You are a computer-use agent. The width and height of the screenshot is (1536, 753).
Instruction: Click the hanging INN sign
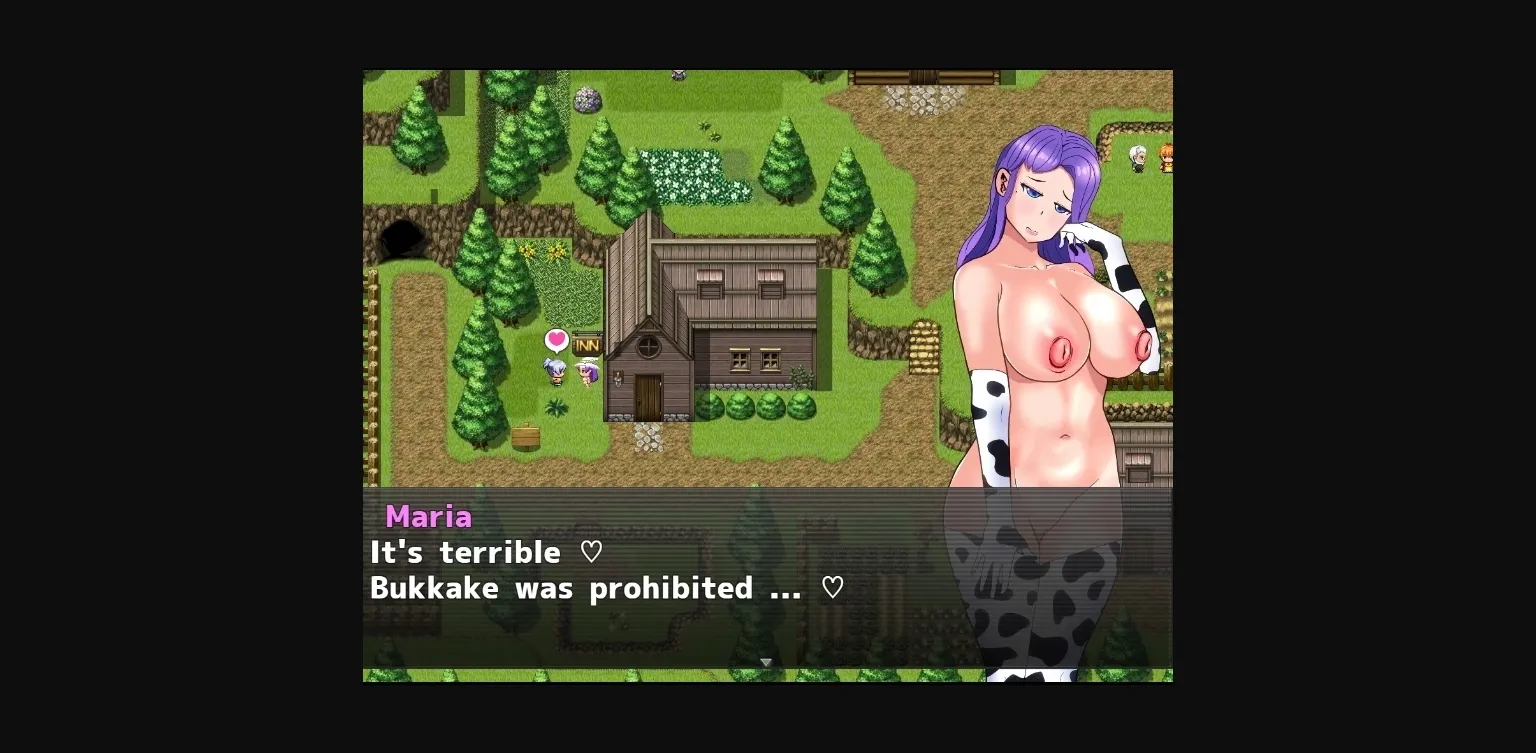coord(587,345)
